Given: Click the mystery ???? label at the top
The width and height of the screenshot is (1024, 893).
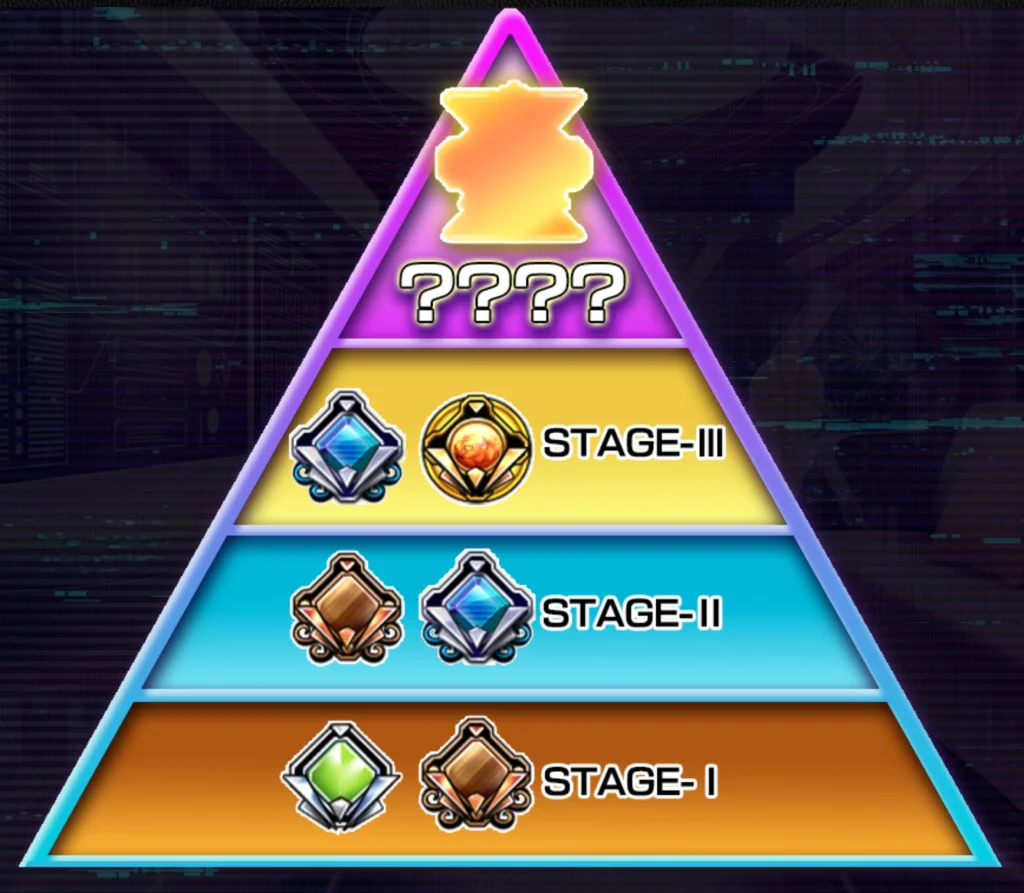Looking at the screenshot, I should [511, 293].
